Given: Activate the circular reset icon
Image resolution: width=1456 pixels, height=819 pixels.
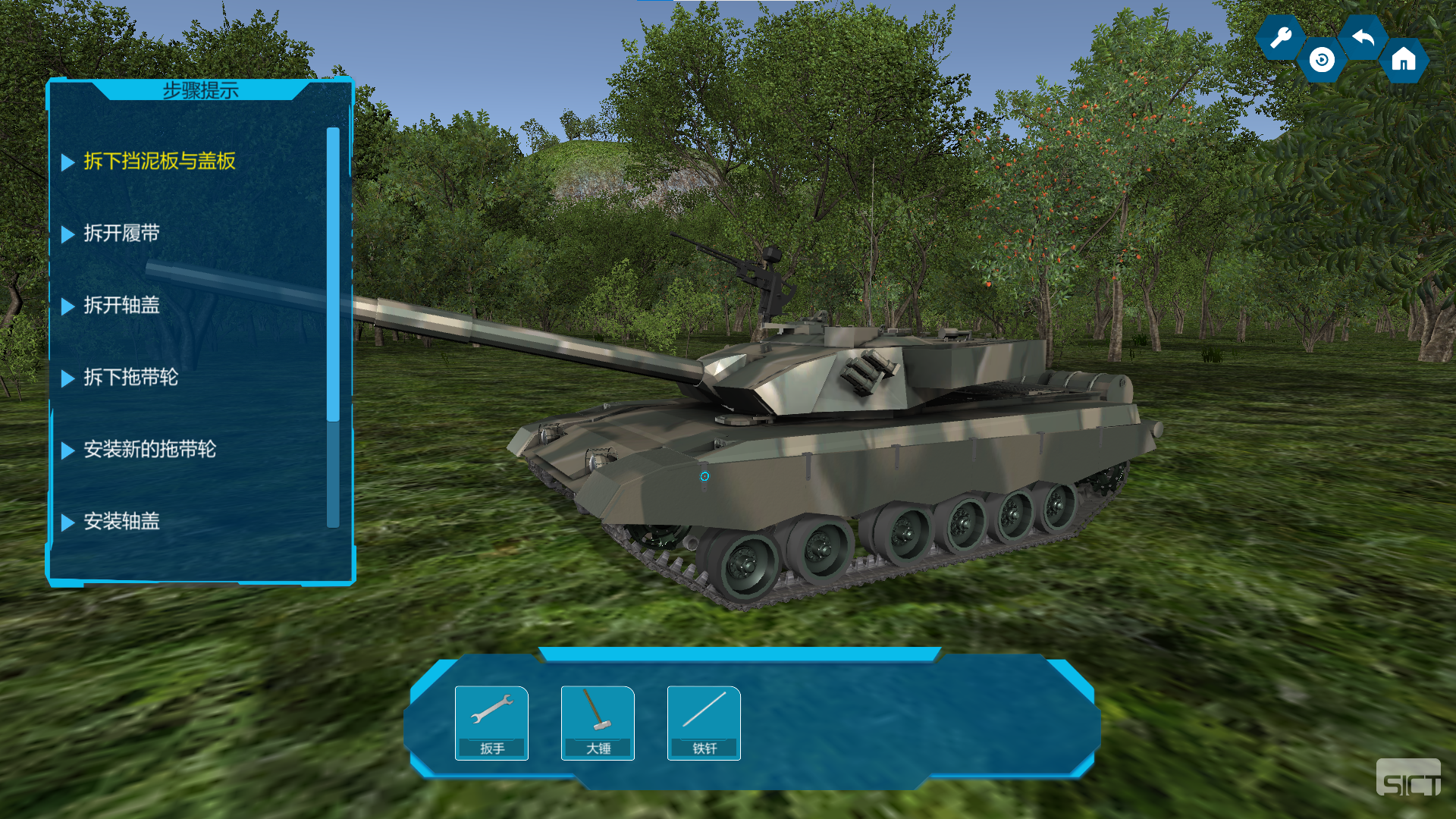Looking at the screenshot, I should (x=1322, y=60).
